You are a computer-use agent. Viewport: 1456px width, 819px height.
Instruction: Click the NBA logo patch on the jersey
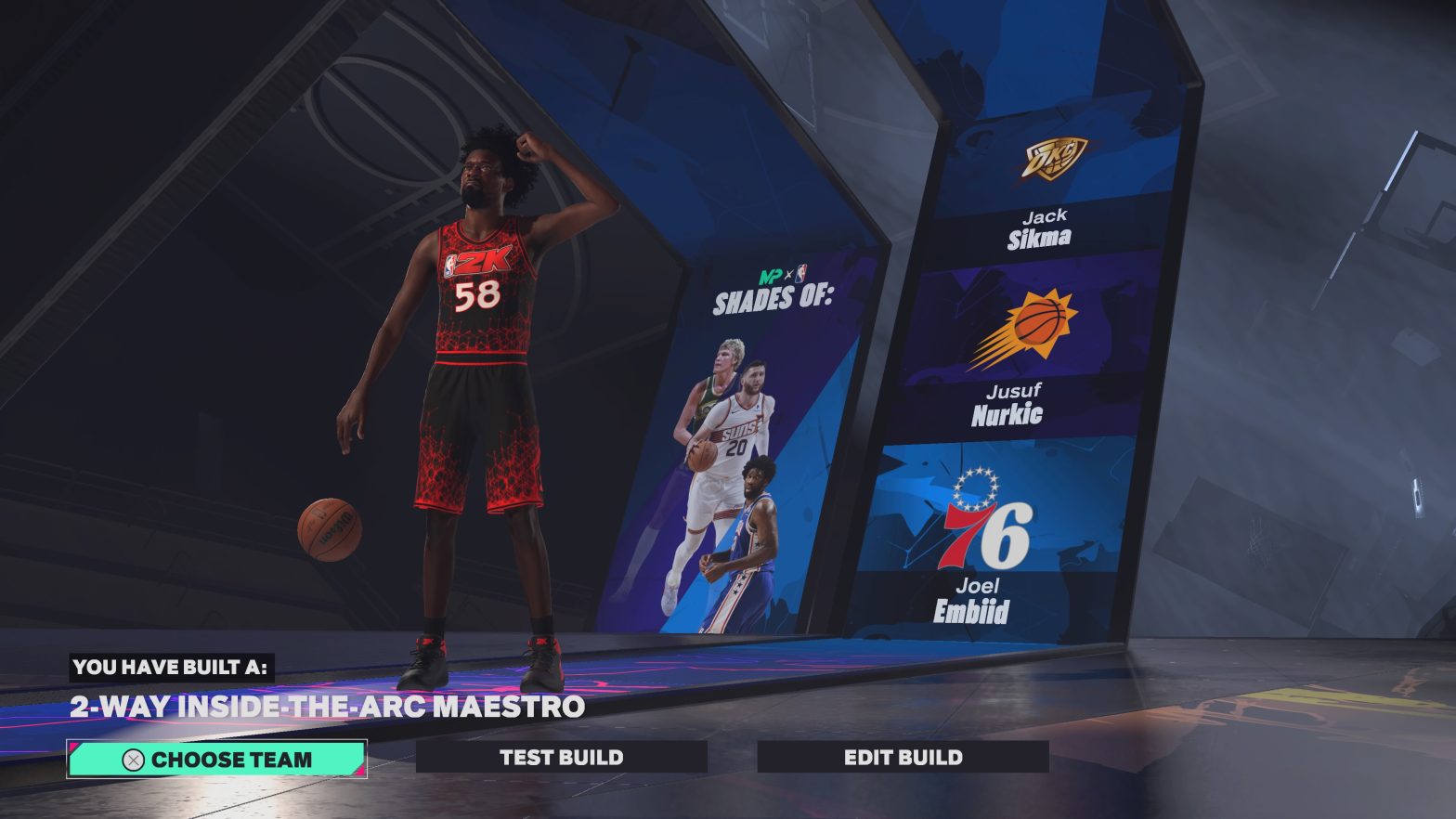pyautogui.click(x=450, y=265)
